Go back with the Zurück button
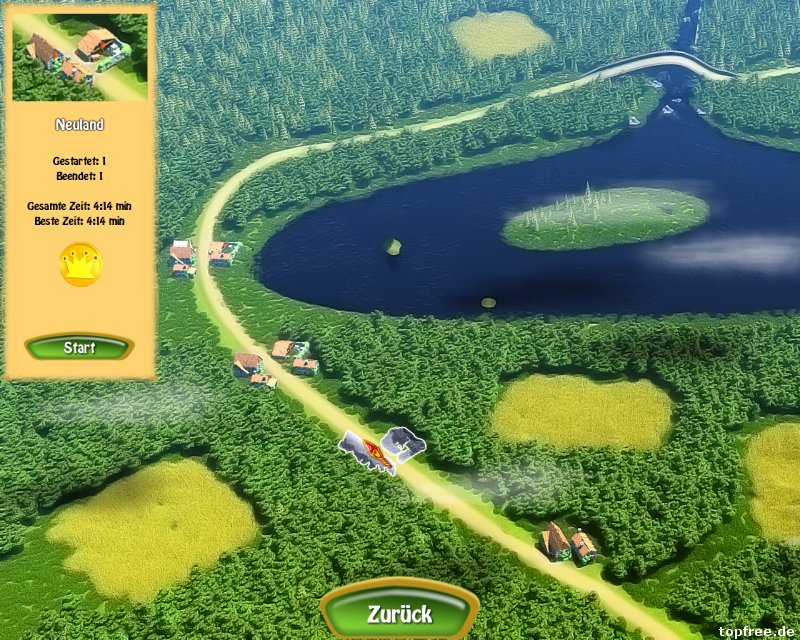This screenshot has width=800, height=640. [399, 612]
